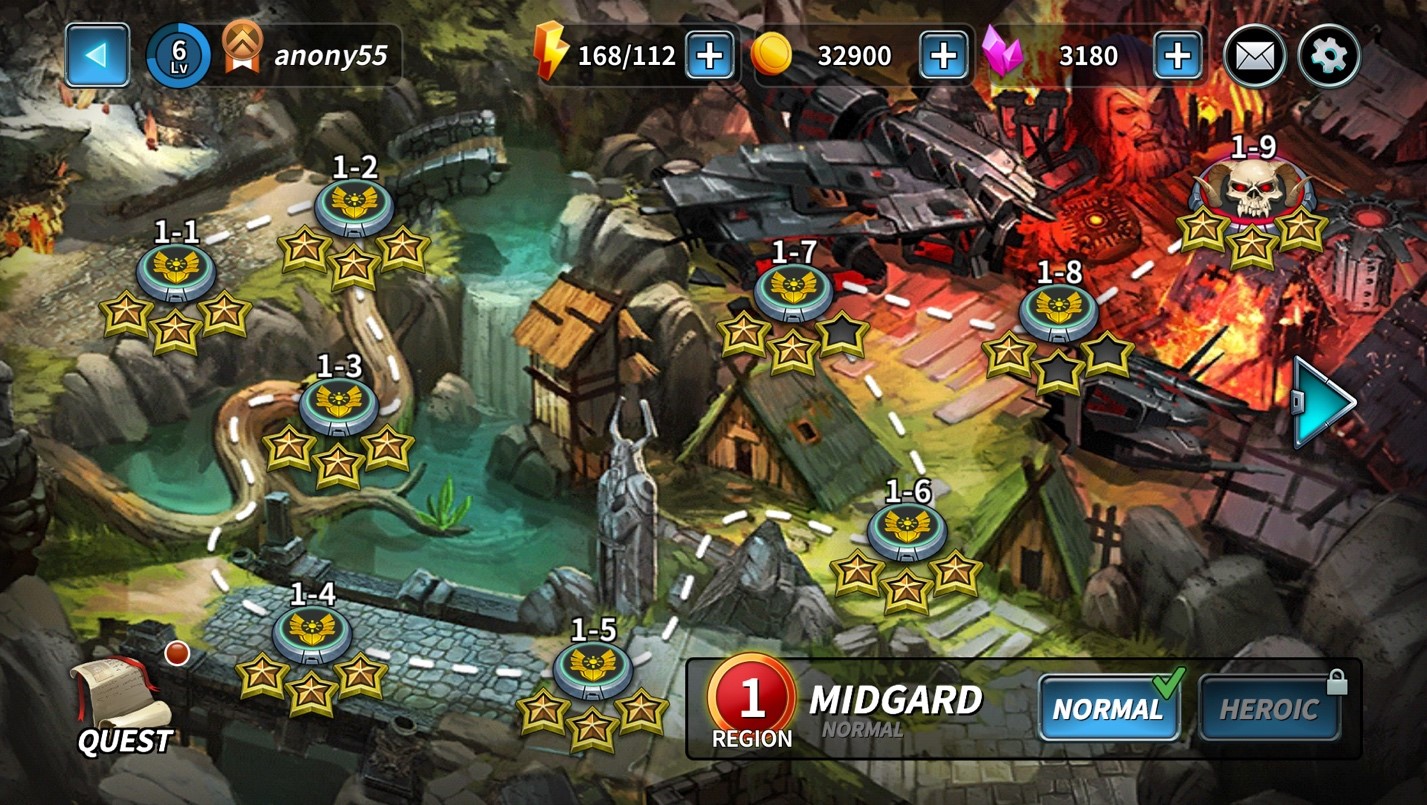
Task: Switch to Normal difficulty
Action: tap(1108, 708)
